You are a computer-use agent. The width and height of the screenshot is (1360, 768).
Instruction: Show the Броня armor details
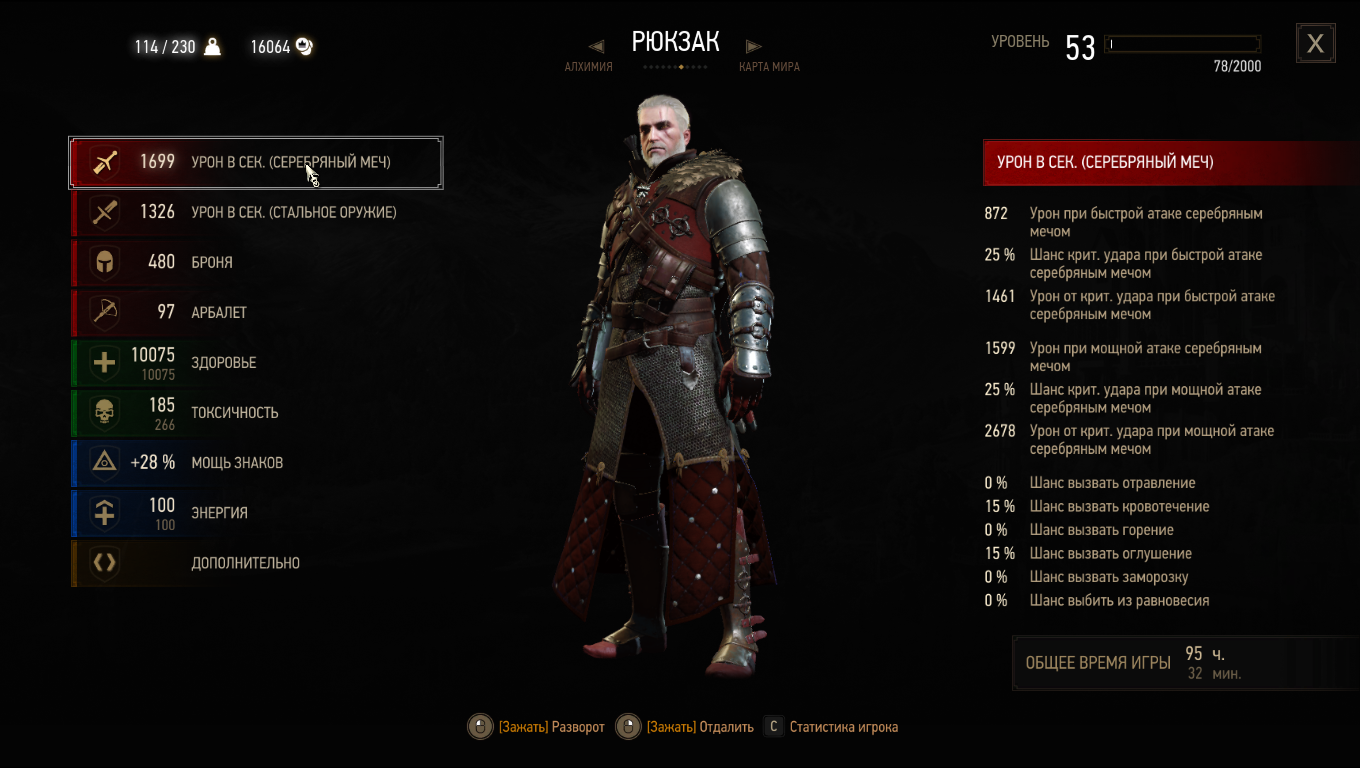[x=256, y=262]
